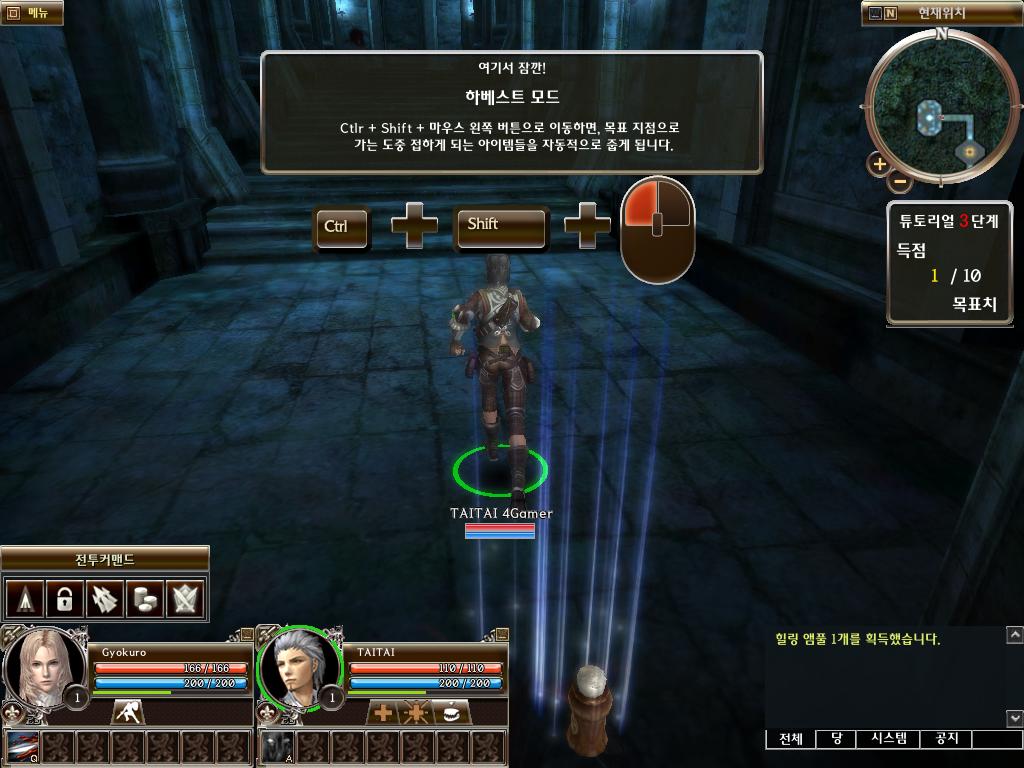Screen dimensions: 1024x768
Task: Activate the triple arrows combat command
Action: click(105, 599)
